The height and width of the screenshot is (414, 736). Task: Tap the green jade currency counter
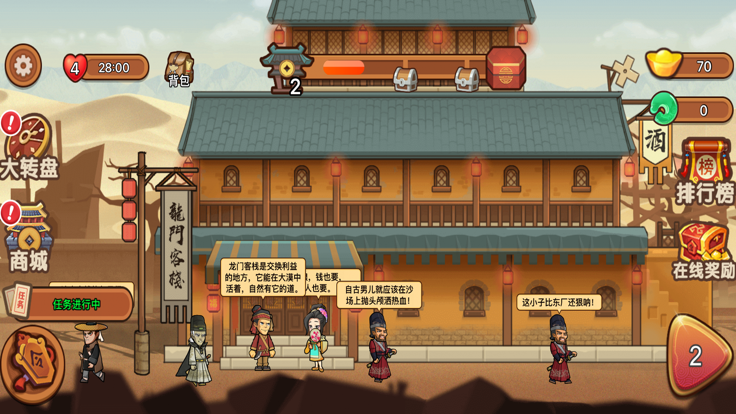click(690, 110)
